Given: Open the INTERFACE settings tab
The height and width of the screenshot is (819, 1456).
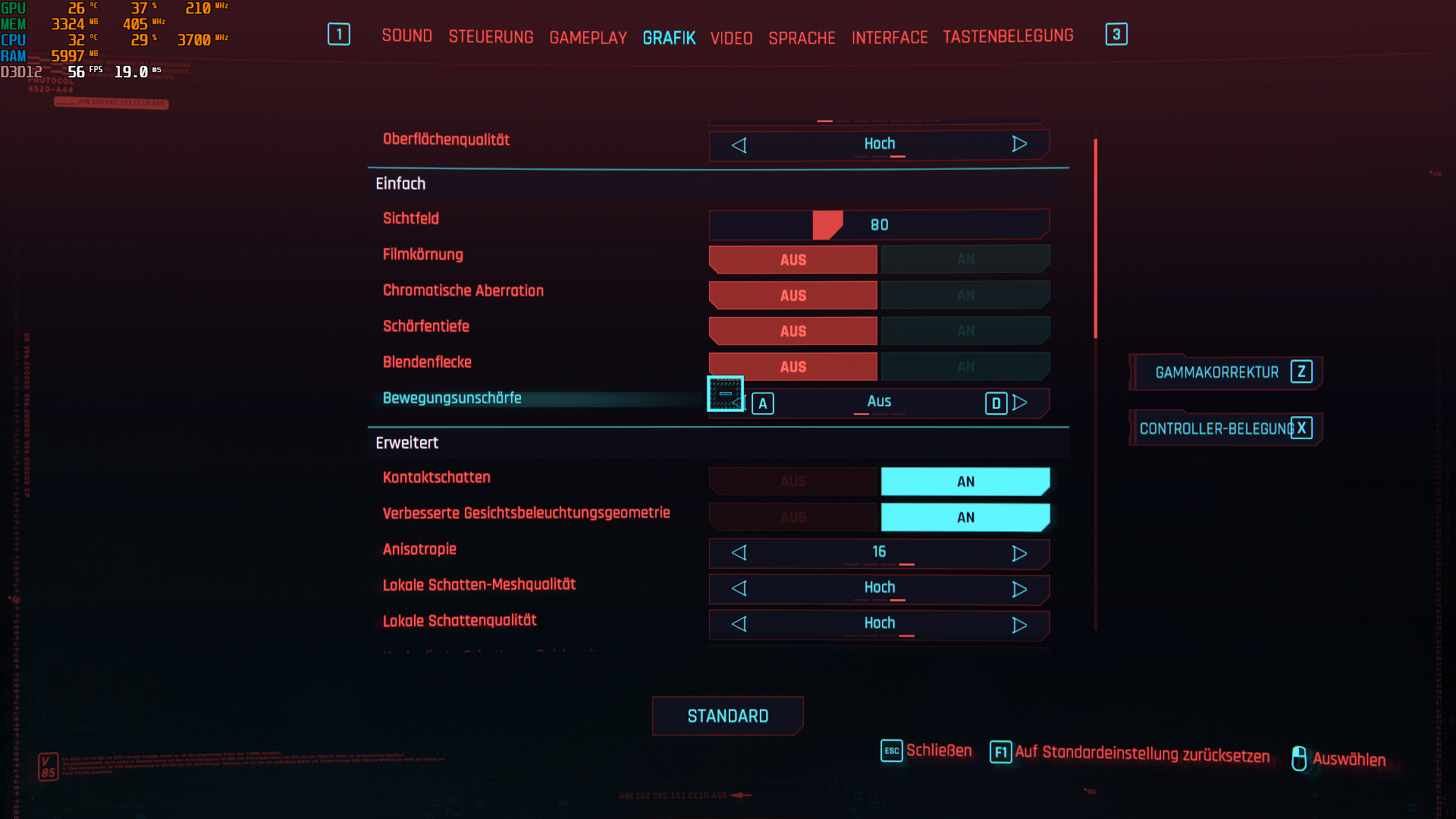Looking at the screenshot, I should pos(890,37).
